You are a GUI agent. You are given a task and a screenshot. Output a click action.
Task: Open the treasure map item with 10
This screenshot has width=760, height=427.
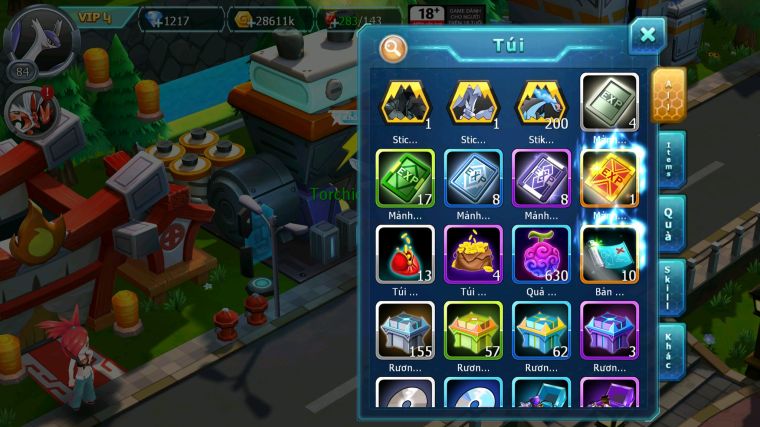tap(609, 252)
